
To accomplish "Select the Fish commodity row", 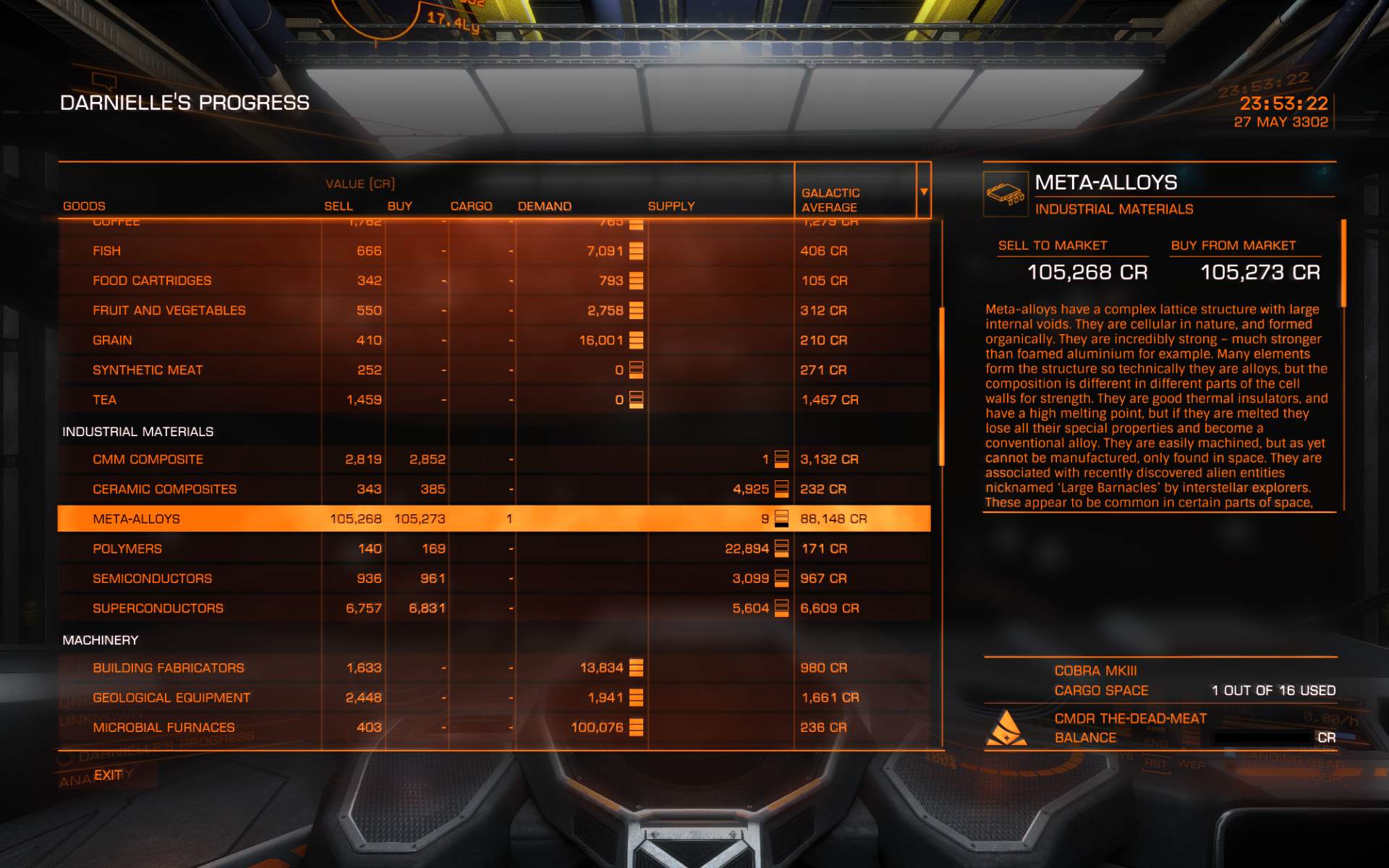I will [107, 251].
